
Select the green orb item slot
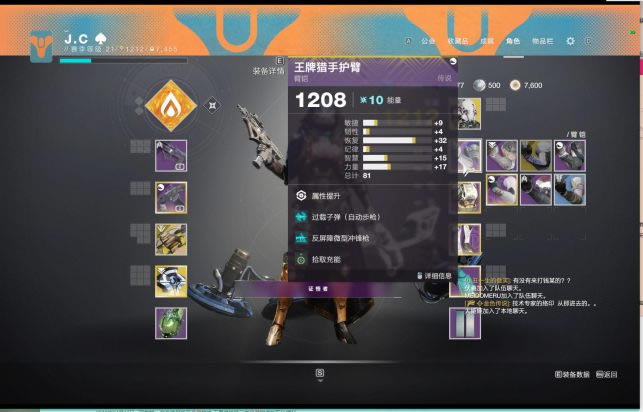(170, 323)
